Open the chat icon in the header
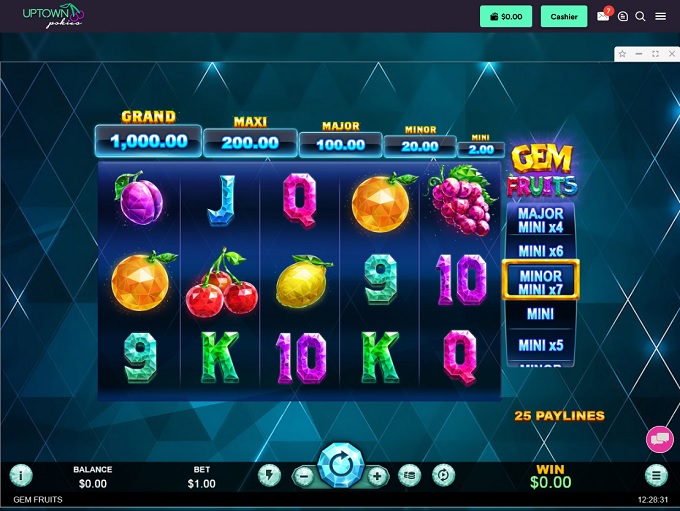Image resolution: width=680 pixels, height=511 pixels. pos(623,16)
